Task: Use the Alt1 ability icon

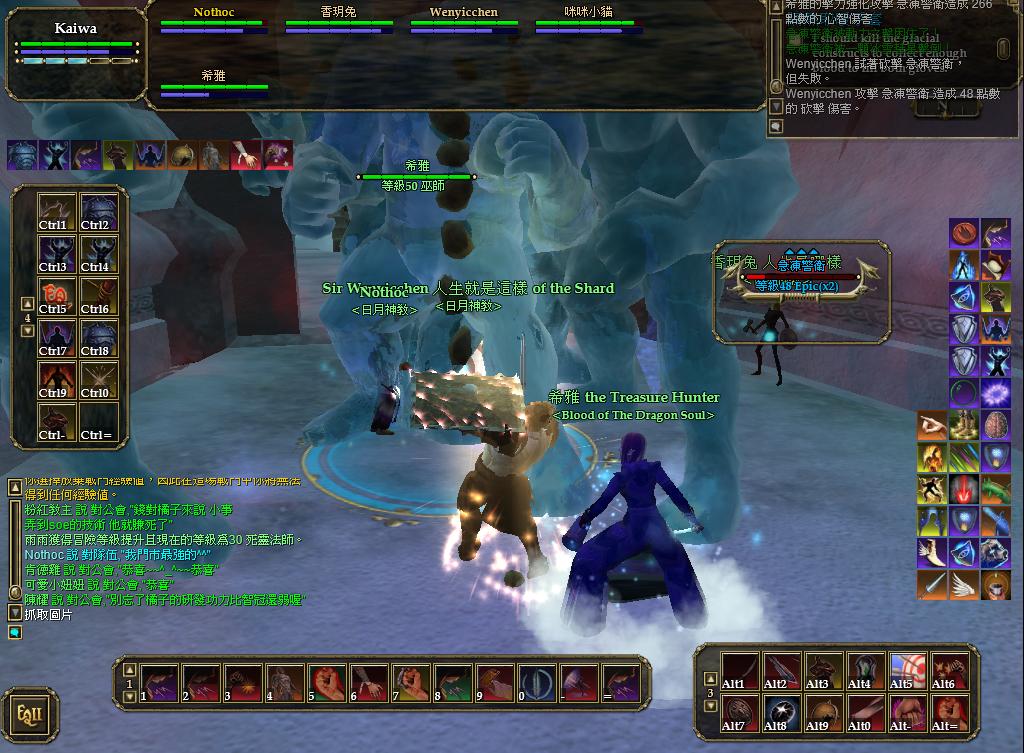Action: coord(739,672)
